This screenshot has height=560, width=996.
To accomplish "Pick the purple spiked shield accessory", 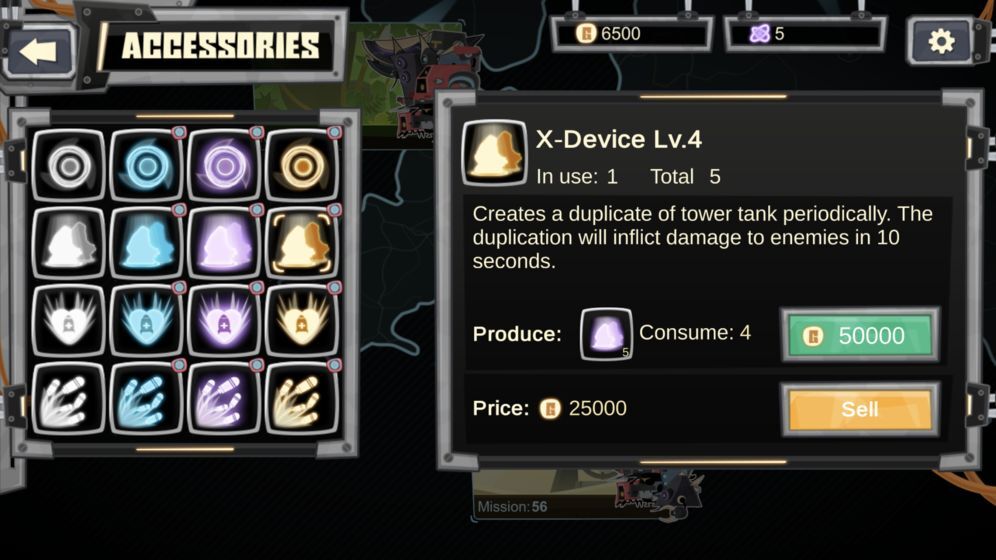I will [224, 321].
